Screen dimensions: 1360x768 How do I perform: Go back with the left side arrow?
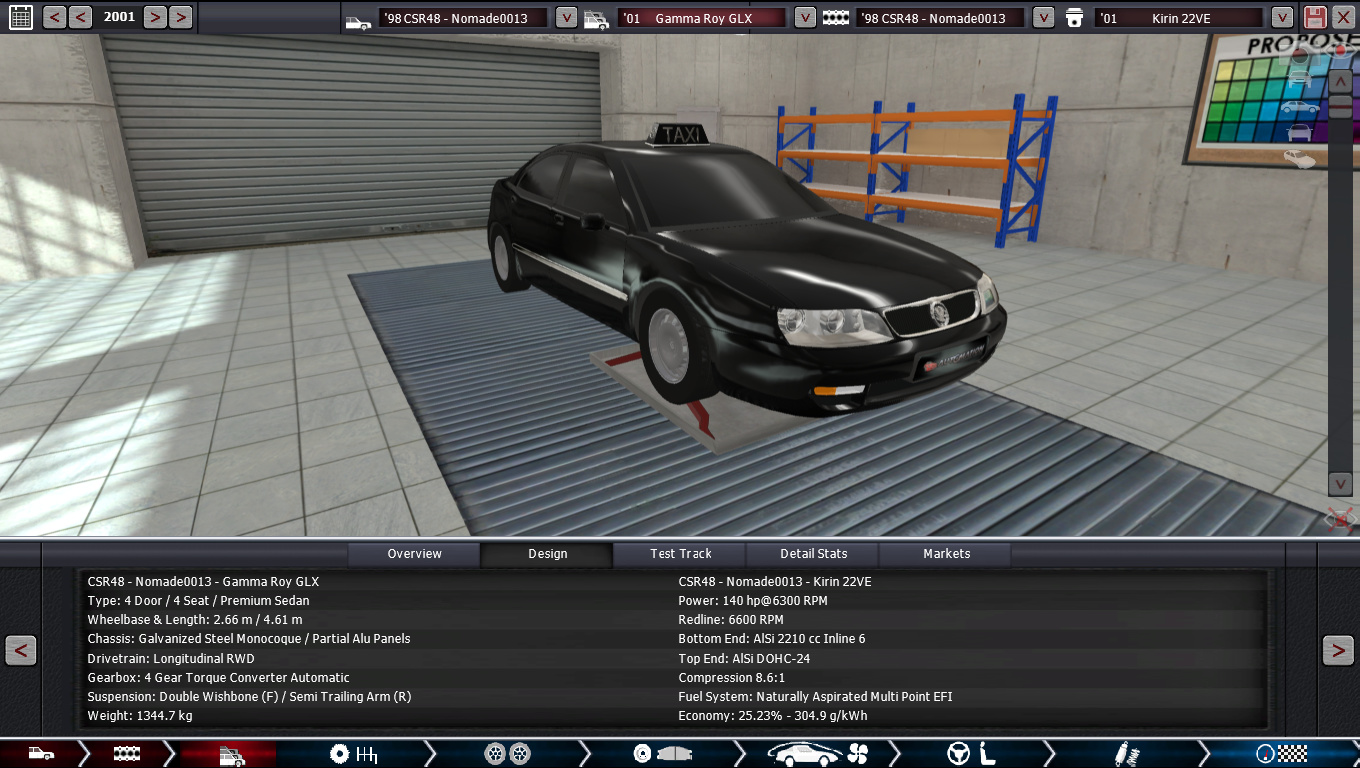(x=21, y=650)
